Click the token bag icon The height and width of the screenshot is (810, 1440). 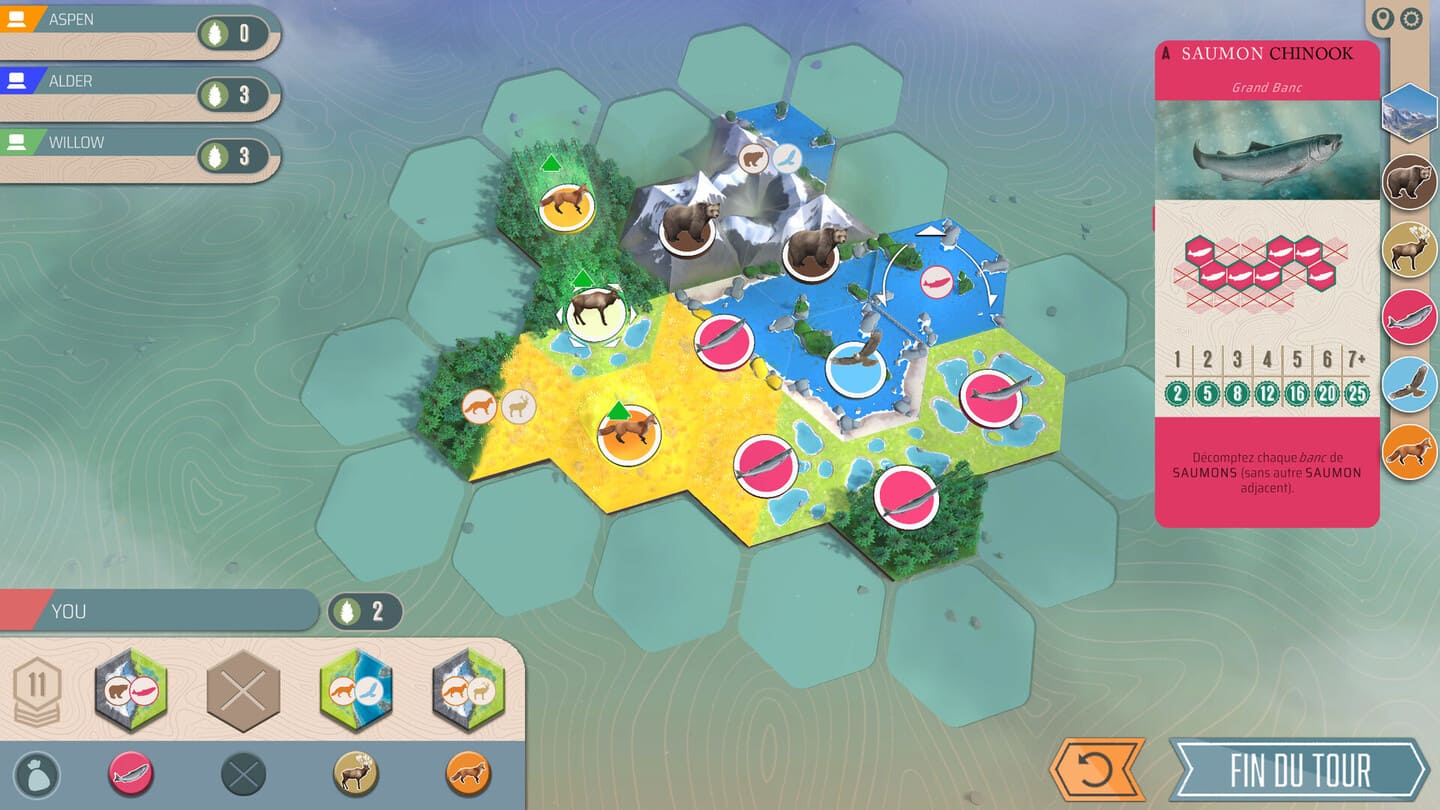click(38, 774)
